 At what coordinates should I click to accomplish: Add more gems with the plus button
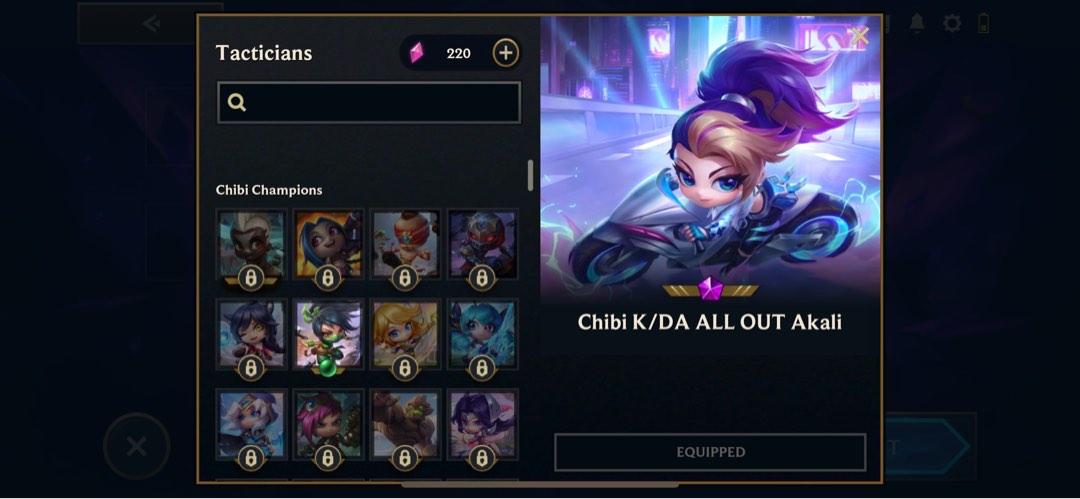[x=506, y=53]
